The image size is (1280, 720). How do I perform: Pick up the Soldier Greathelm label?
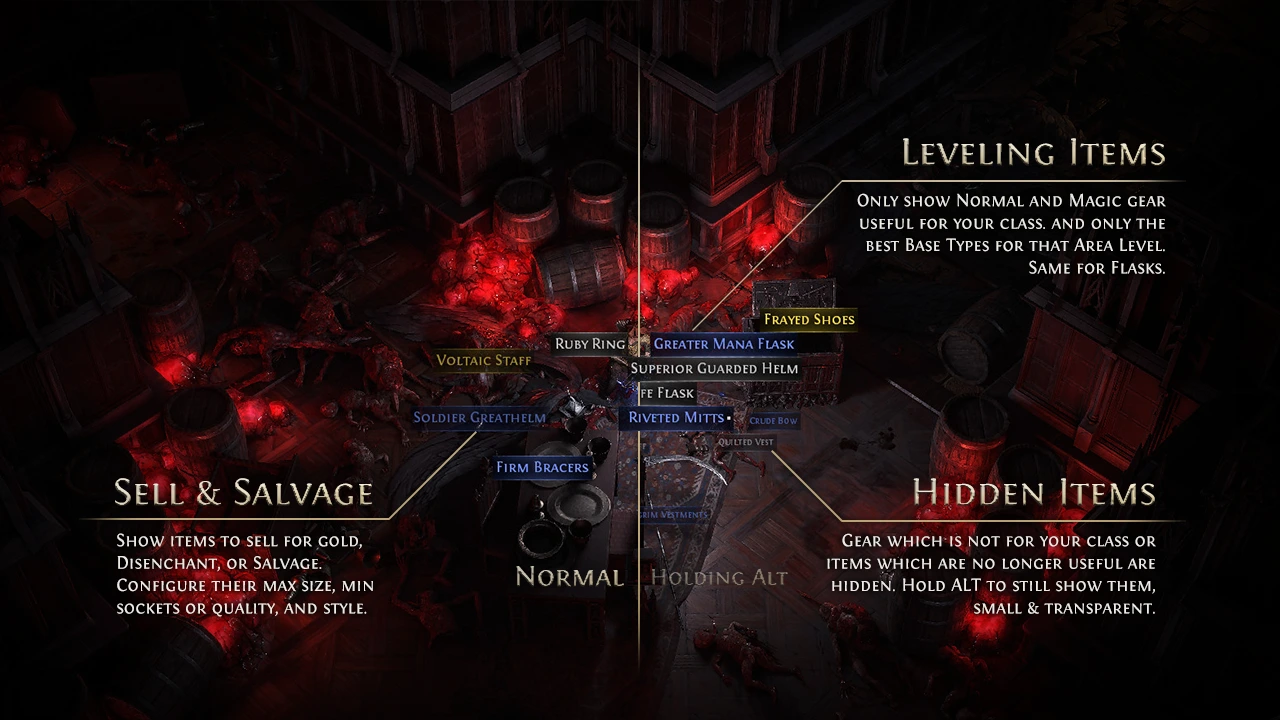(x=480, y=417)
